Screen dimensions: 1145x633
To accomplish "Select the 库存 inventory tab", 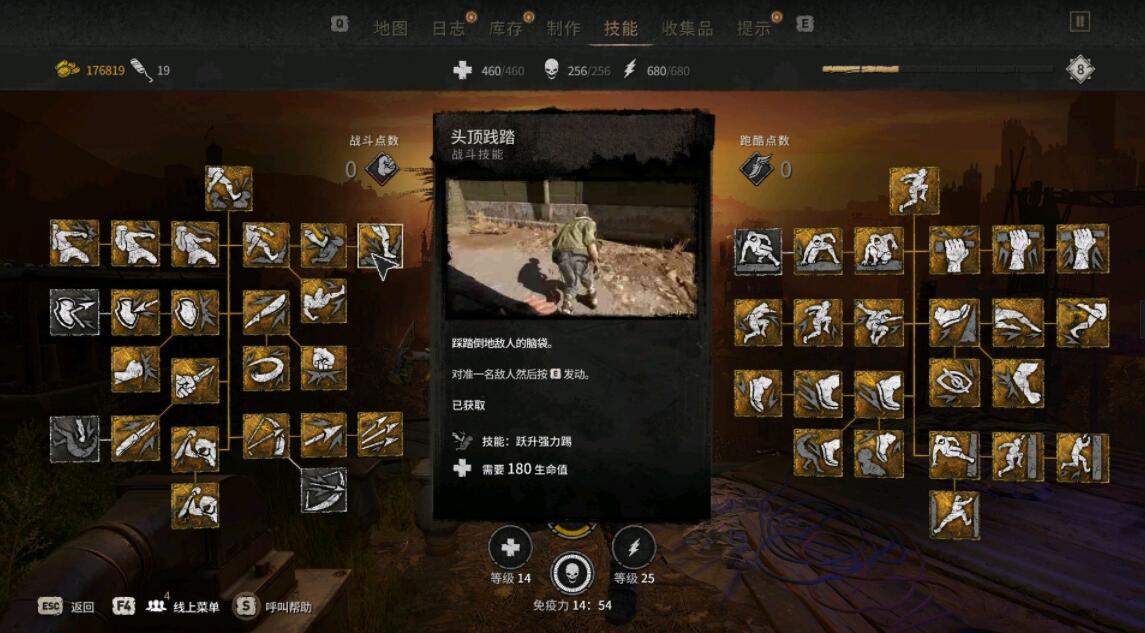I will point(506,28).
